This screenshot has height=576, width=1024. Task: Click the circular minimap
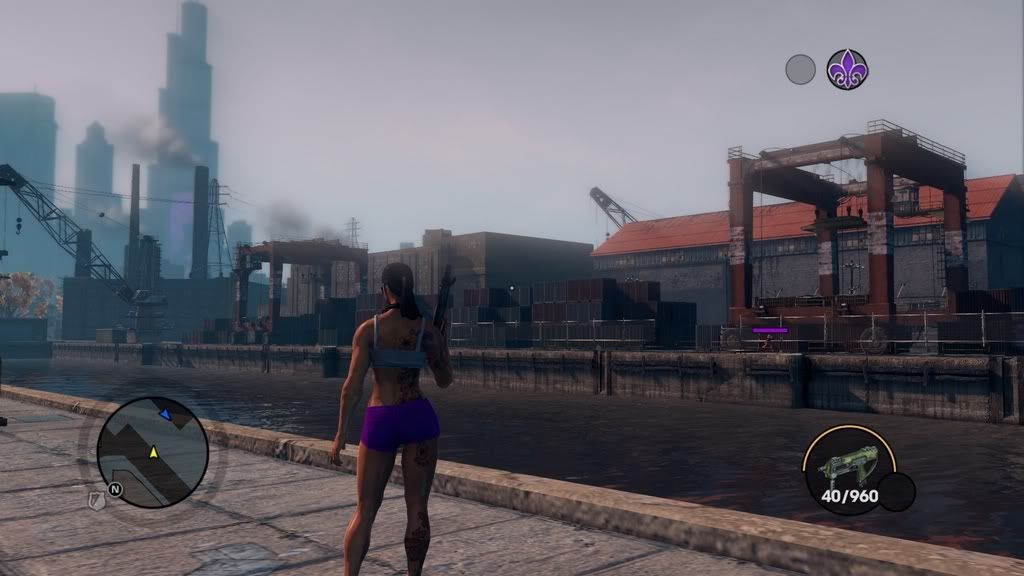(x=152, y=452)
